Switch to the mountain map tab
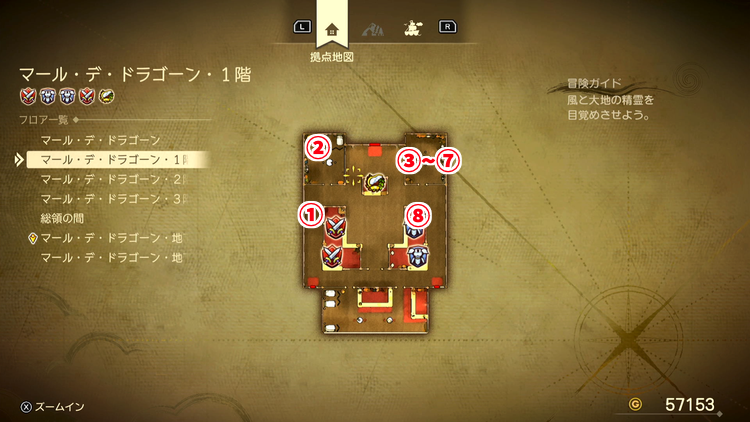Viewport: 750px width, 422px height. [x=372, y=28]
